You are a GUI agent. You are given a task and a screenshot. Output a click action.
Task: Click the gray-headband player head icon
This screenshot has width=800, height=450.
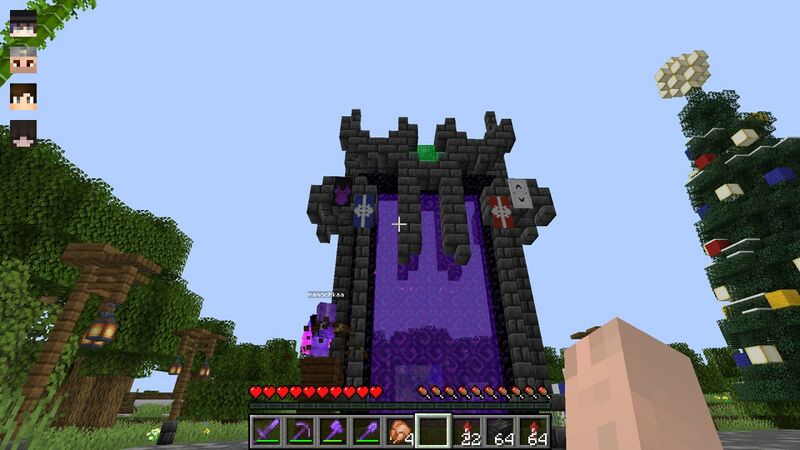[x=23, y=62]
